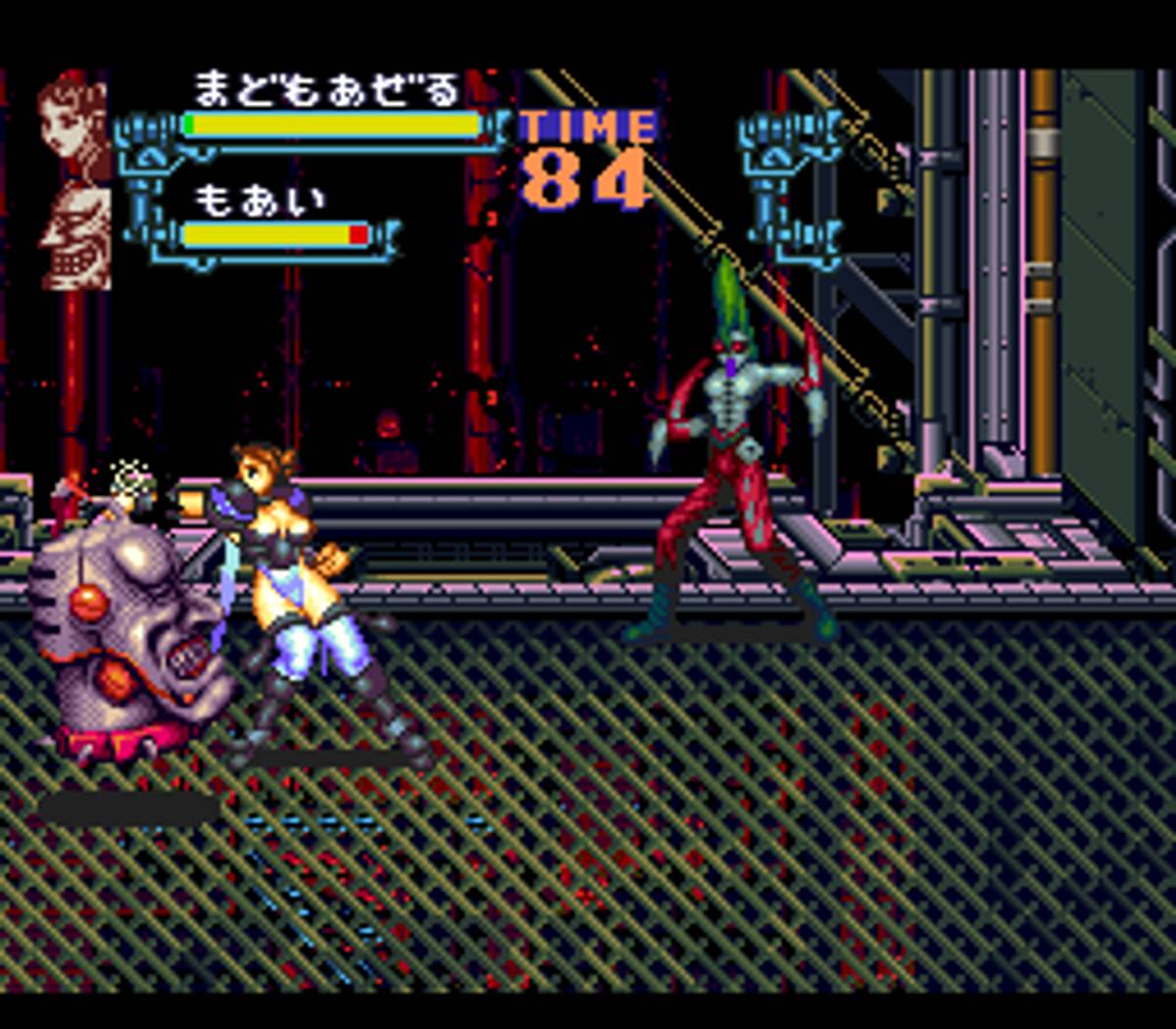Select the stone head enemy portrait

pyautogui.click(x=76, y=235)
